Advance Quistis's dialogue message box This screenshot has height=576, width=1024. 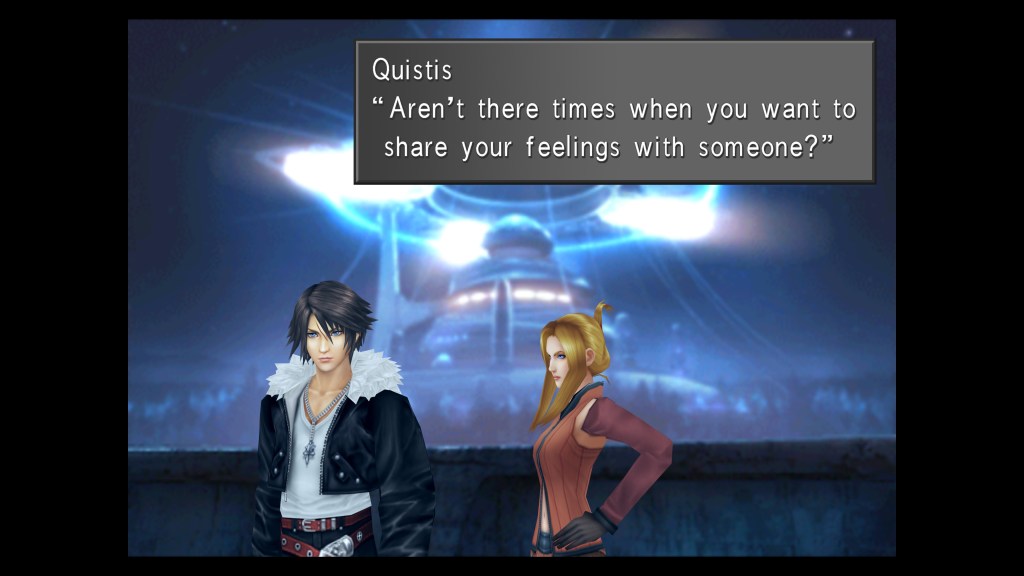[614, 112]
